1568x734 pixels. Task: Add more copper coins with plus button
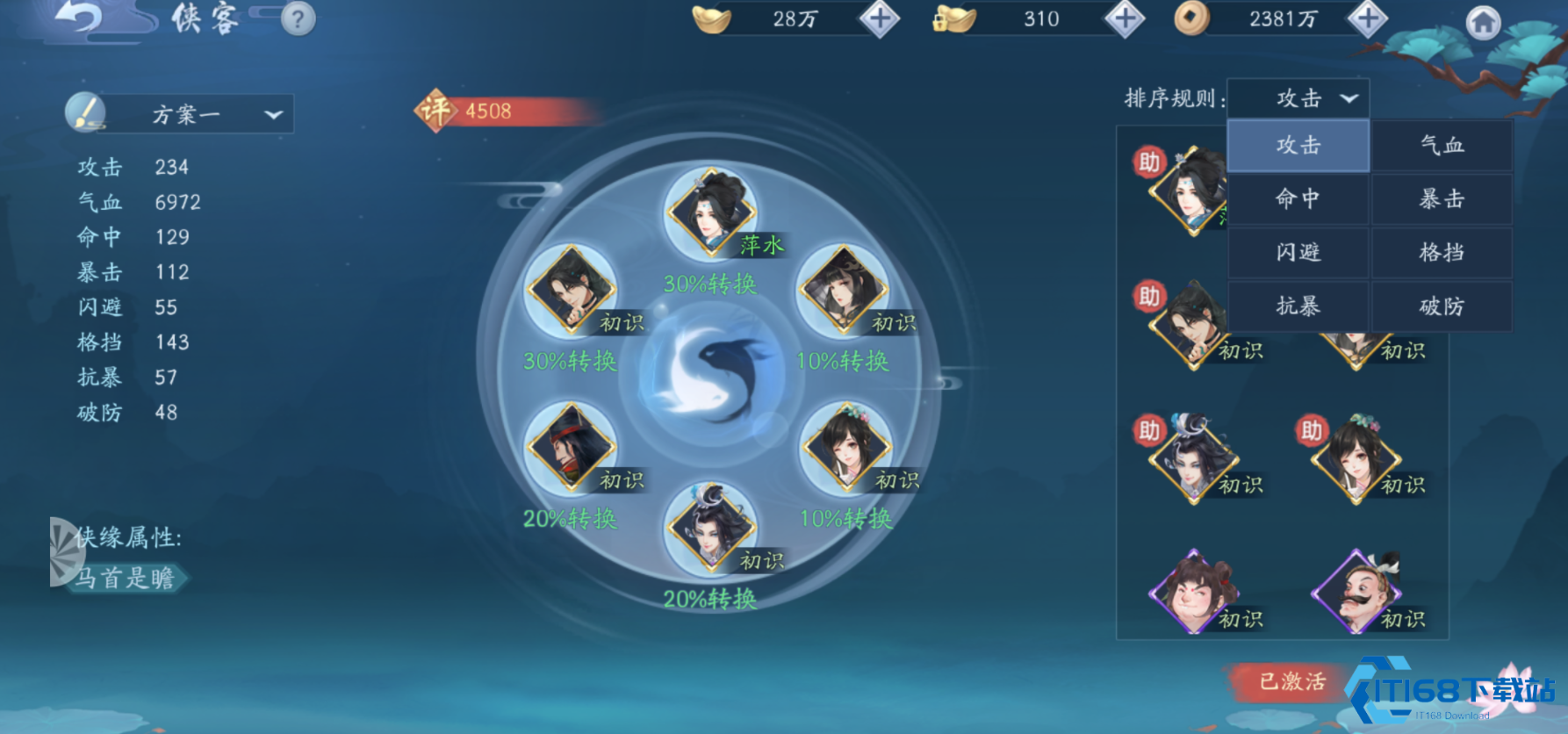click(x=1367, y=18)
